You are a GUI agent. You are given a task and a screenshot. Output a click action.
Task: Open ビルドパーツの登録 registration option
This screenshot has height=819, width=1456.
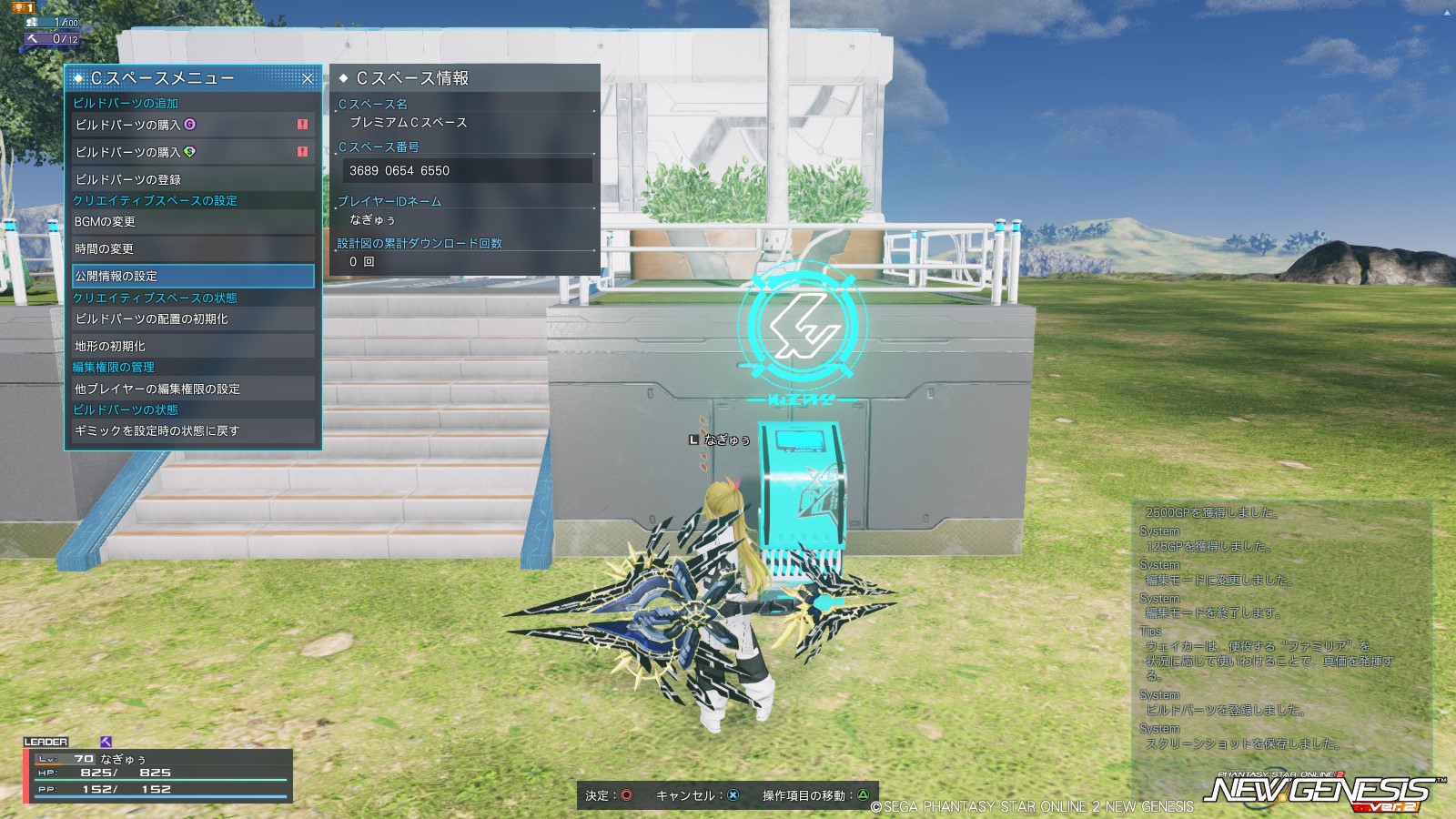click(x=191, y=178)
